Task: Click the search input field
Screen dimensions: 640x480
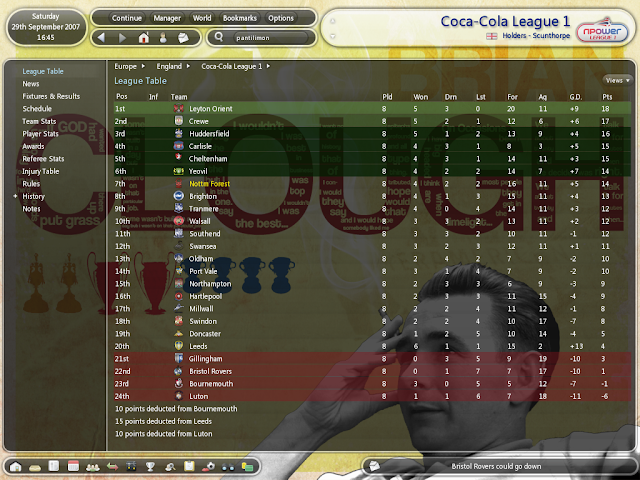Action: click(x=265, y=37)
